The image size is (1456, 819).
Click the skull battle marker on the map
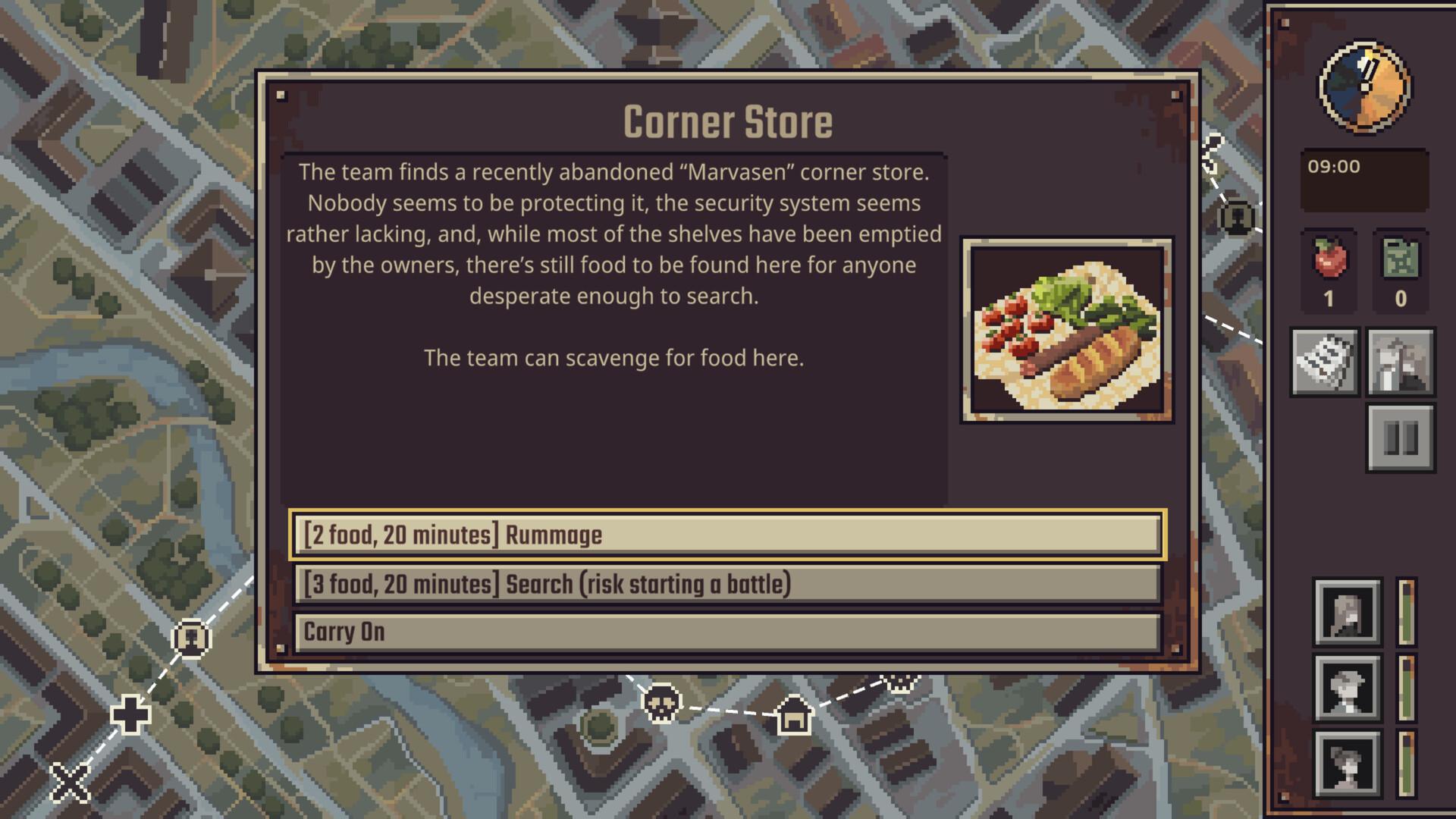click(x=663, y=705)
